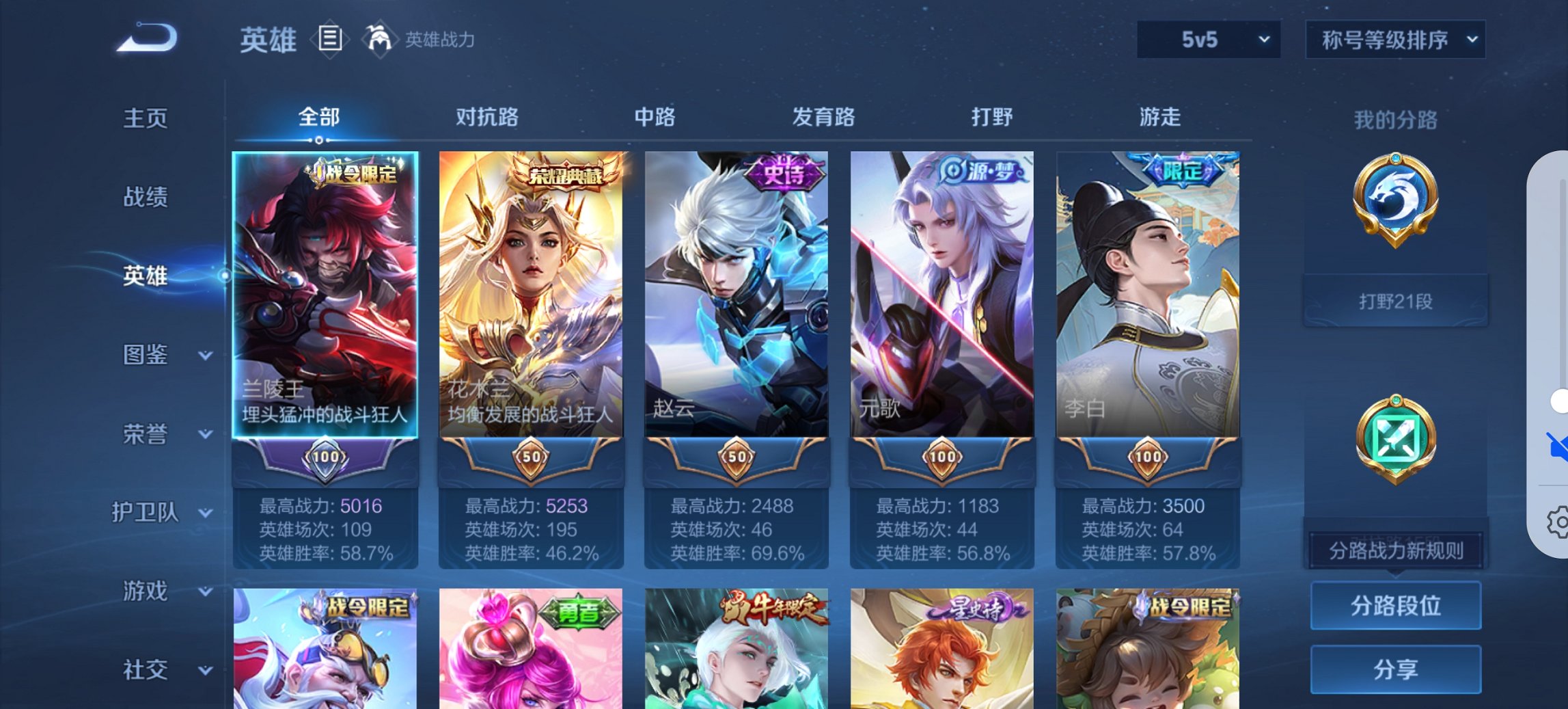Switch to the 中路 lane tab
This screenshot has width=1568, height=709.
pyautogui.click(x=656, y=117)
